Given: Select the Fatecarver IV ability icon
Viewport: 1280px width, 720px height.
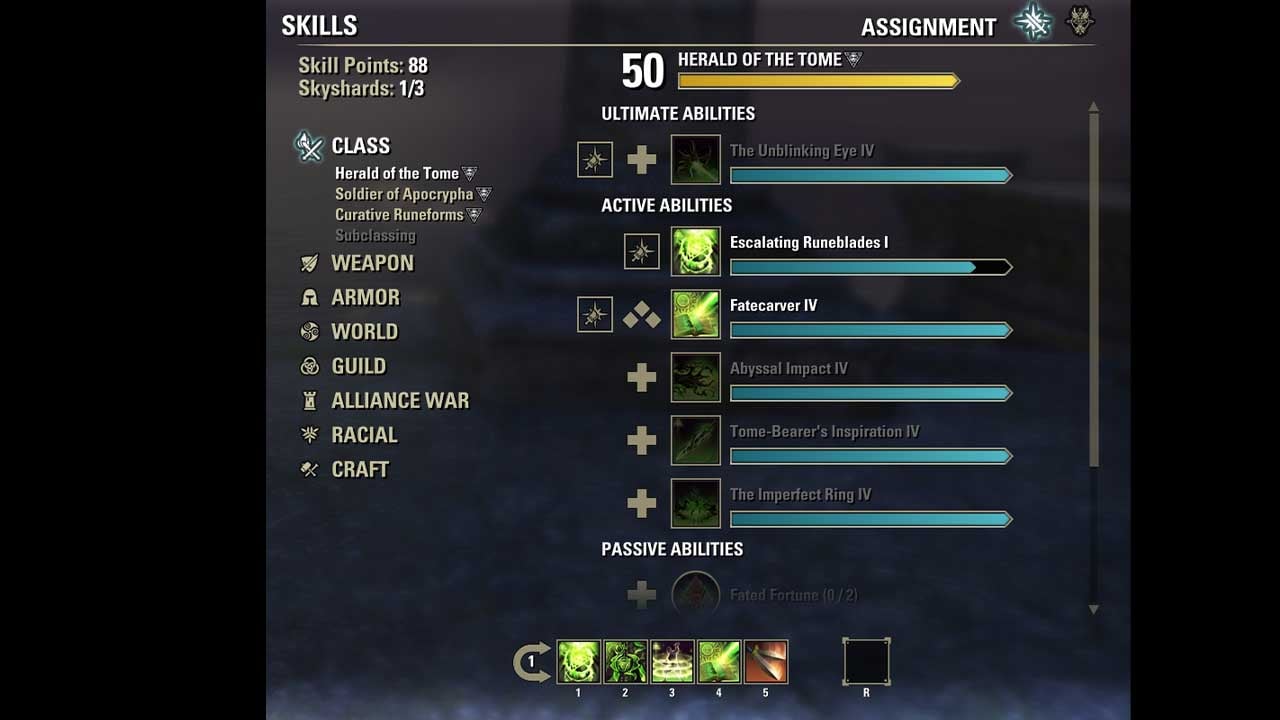Looking at the screenshot, I should 695,314.
